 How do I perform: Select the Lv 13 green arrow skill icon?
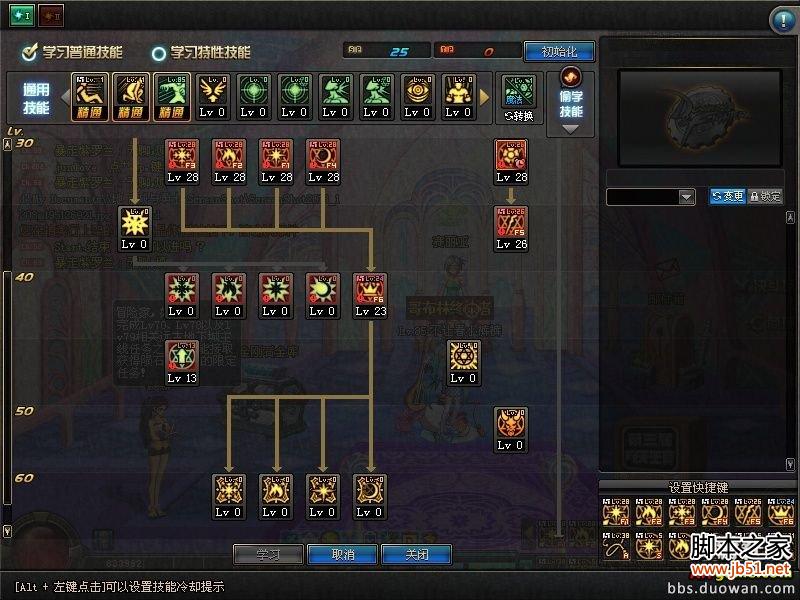click(x=181, y=361)
